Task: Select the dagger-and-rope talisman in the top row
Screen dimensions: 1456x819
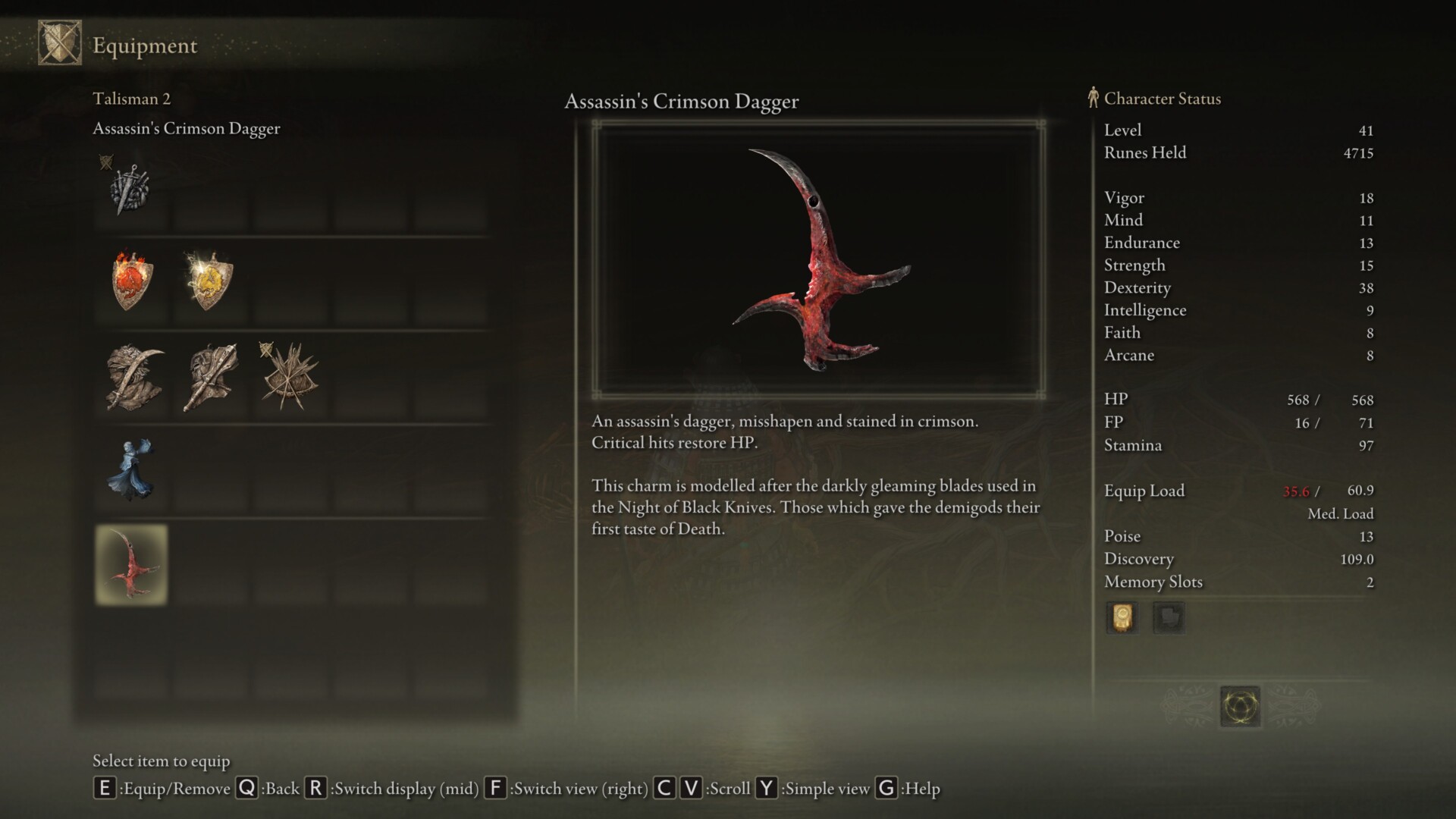Action: [x=130, y=190]
